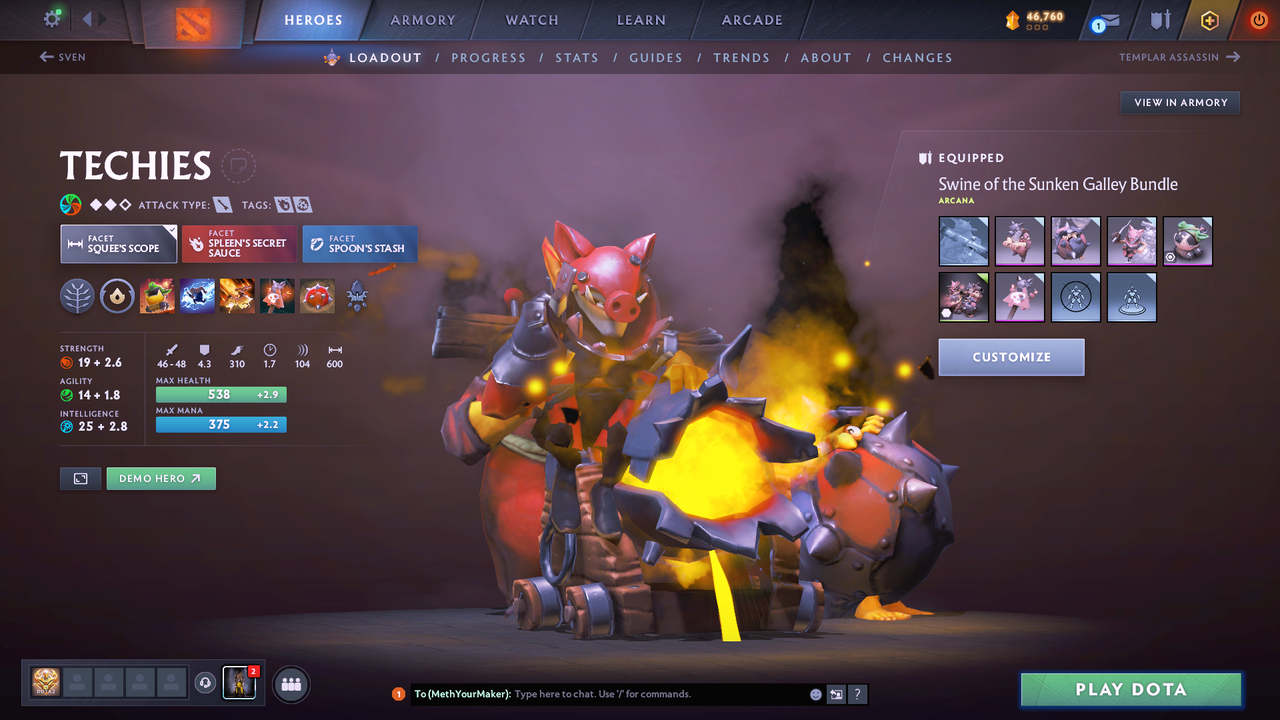Click the shield and sword armory icon
The width and height of the screenshot is (1280, 720).
click(x=1159, y=20)
